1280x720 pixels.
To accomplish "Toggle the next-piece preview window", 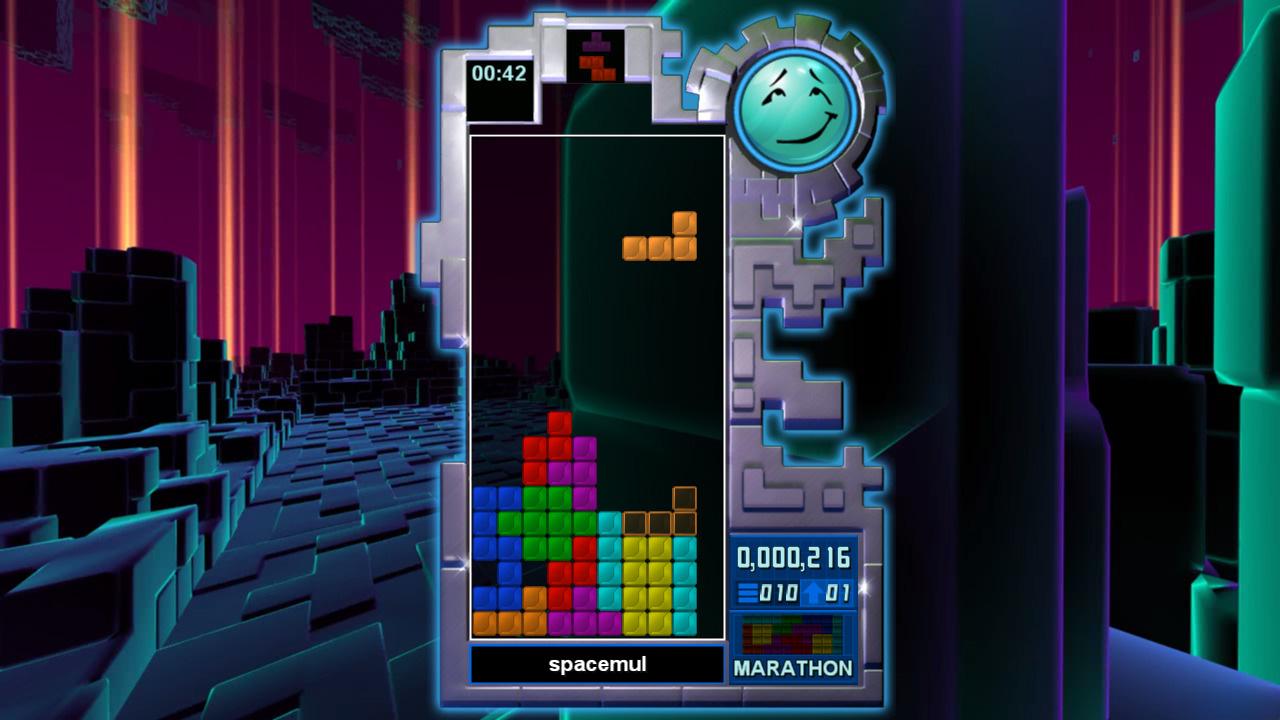I will [597, 57].
